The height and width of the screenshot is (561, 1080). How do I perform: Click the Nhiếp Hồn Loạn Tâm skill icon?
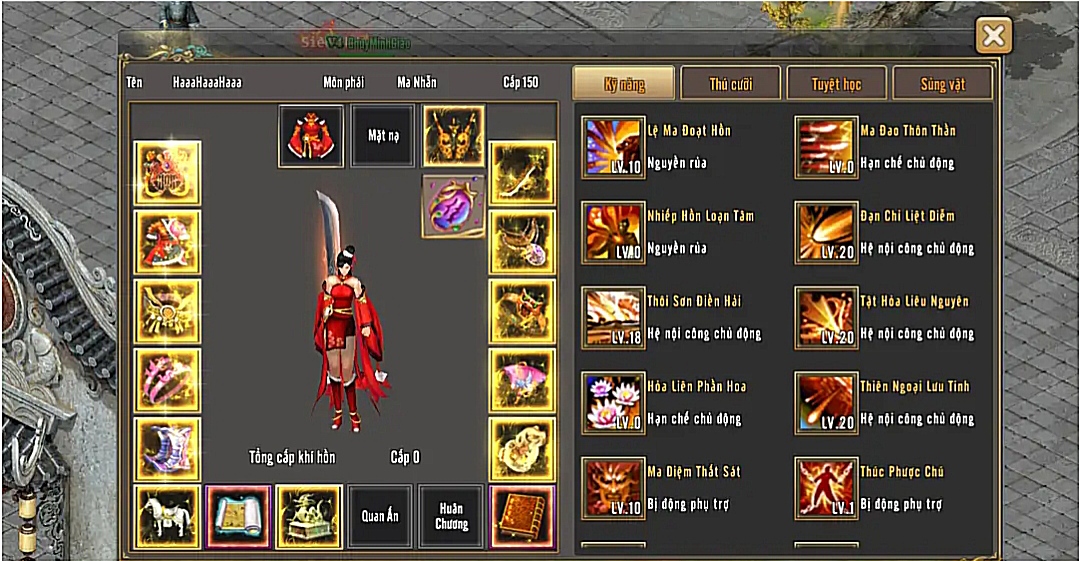[613, 232]
